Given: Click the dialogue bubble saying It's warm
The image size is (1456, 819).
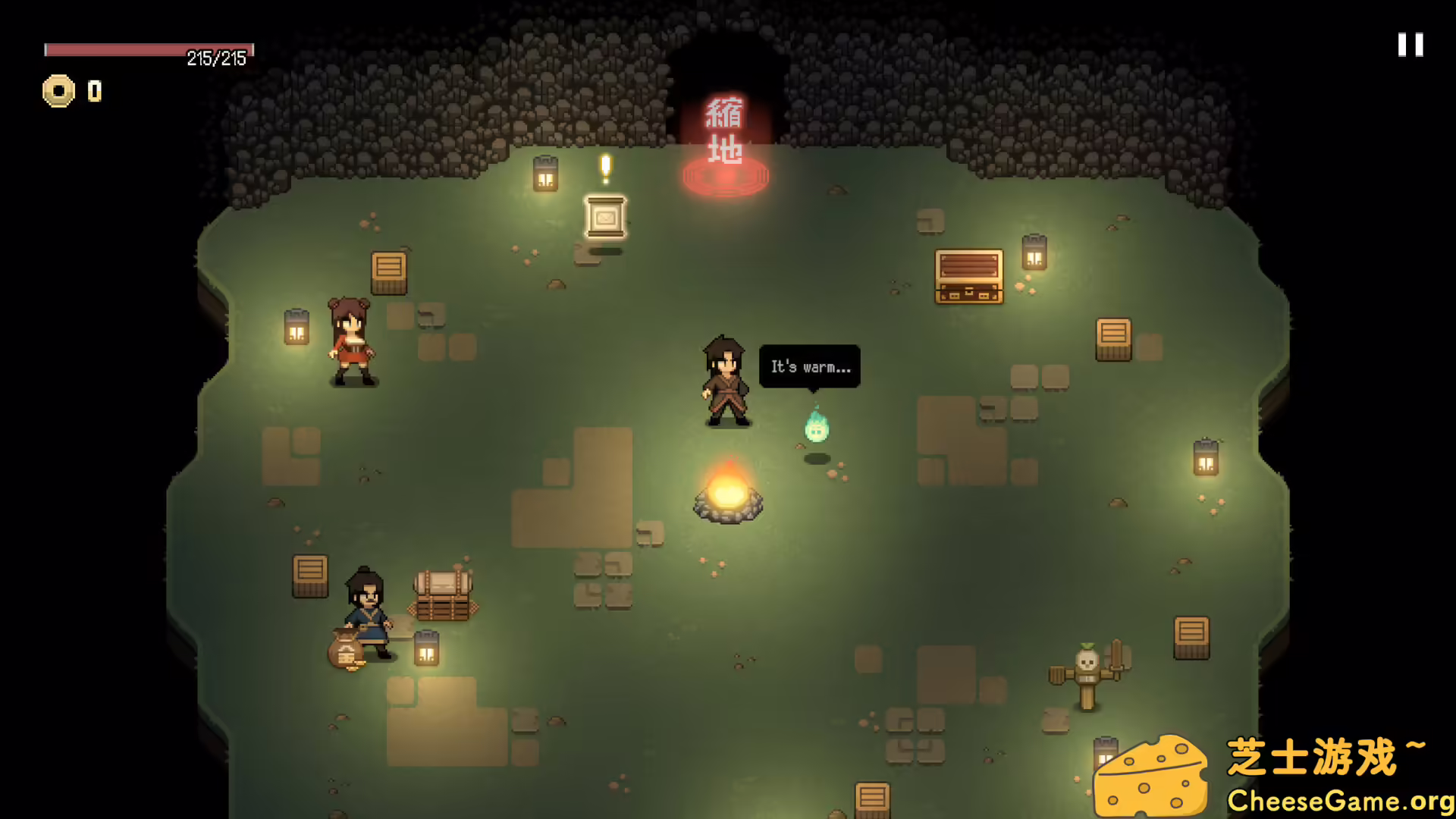Looking at the screenshot, I should point(808,366).
